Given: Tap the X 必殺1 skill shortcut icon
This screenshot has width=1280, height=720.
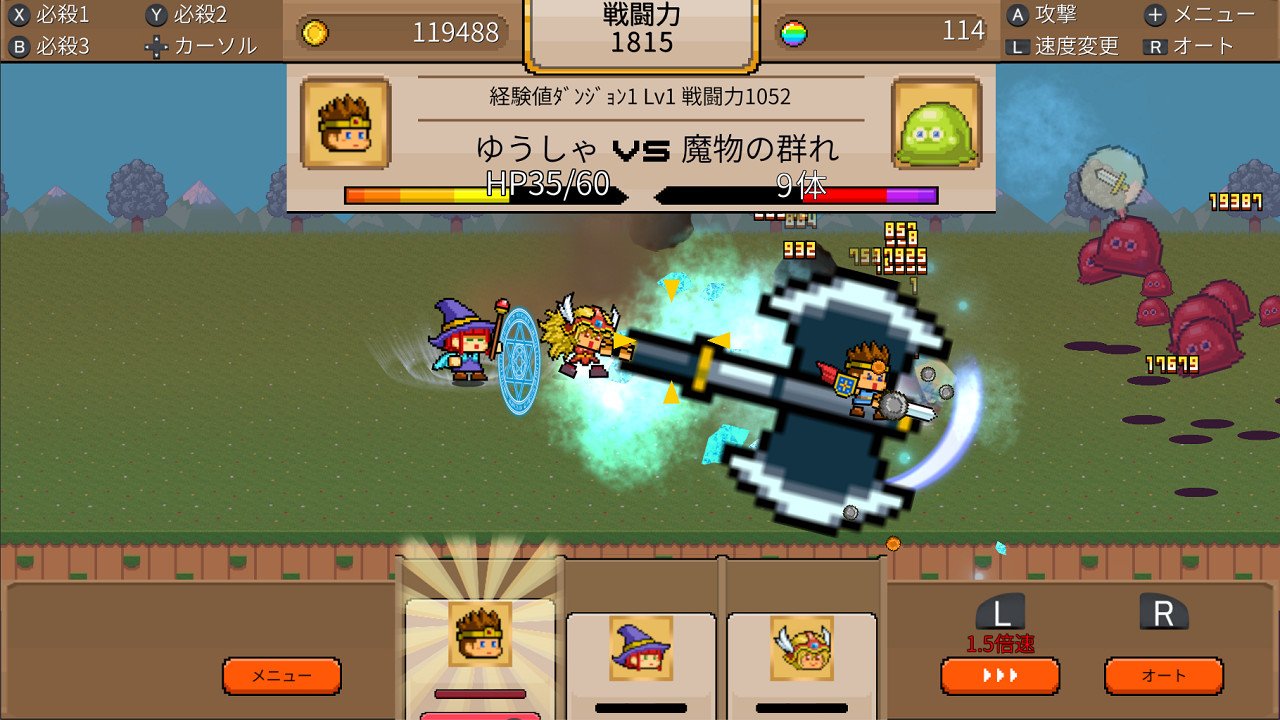Looking at the screenshot, I should (40, 14).
